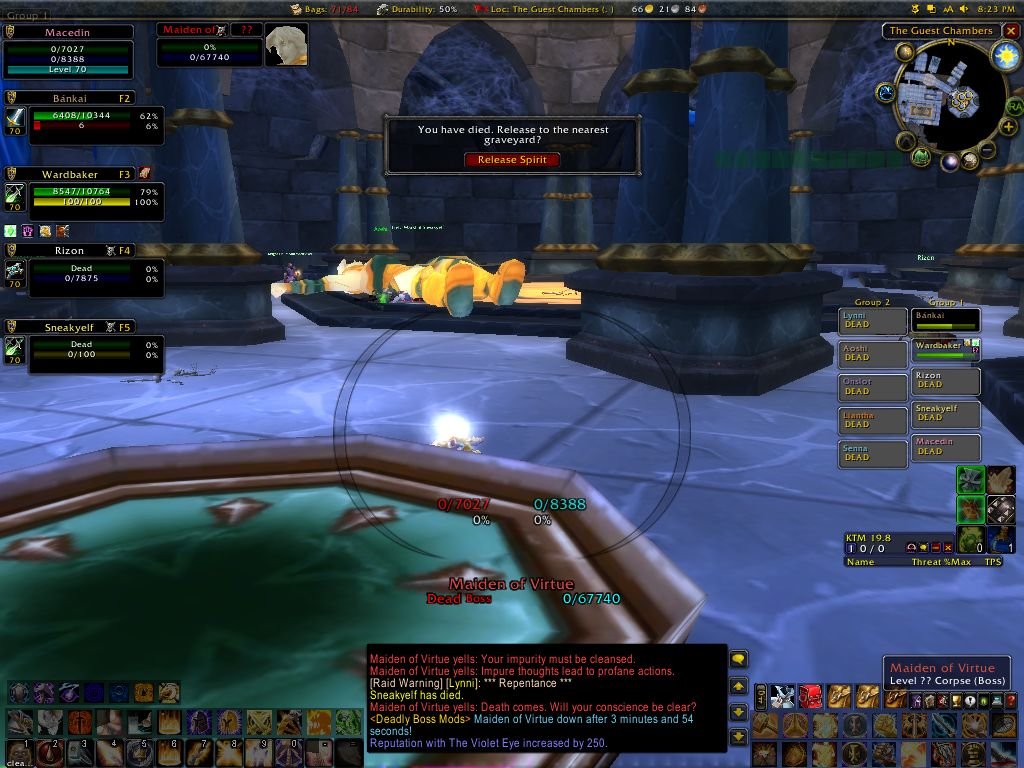This screenshot has height=768, width=1024.
Task: Open the chat menu speech bubble button
Action: (x=739, y=659)
